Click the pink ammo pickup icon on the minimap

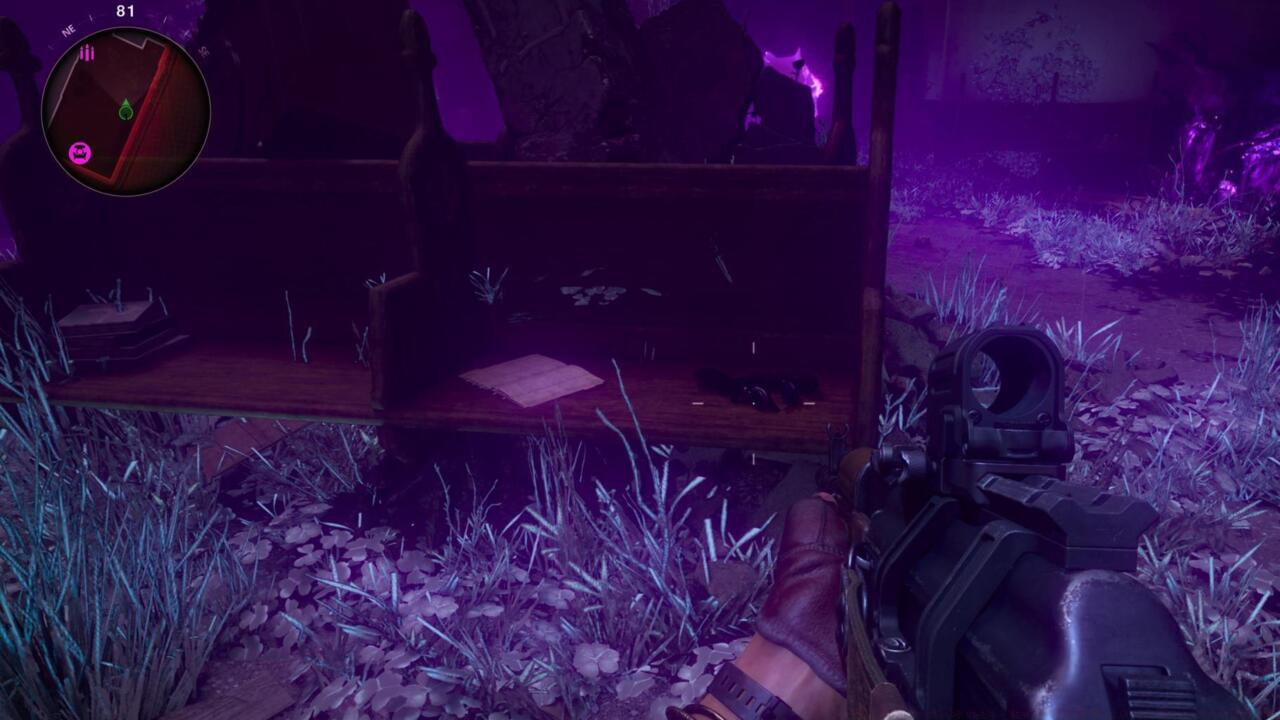(x=87, y=53)
